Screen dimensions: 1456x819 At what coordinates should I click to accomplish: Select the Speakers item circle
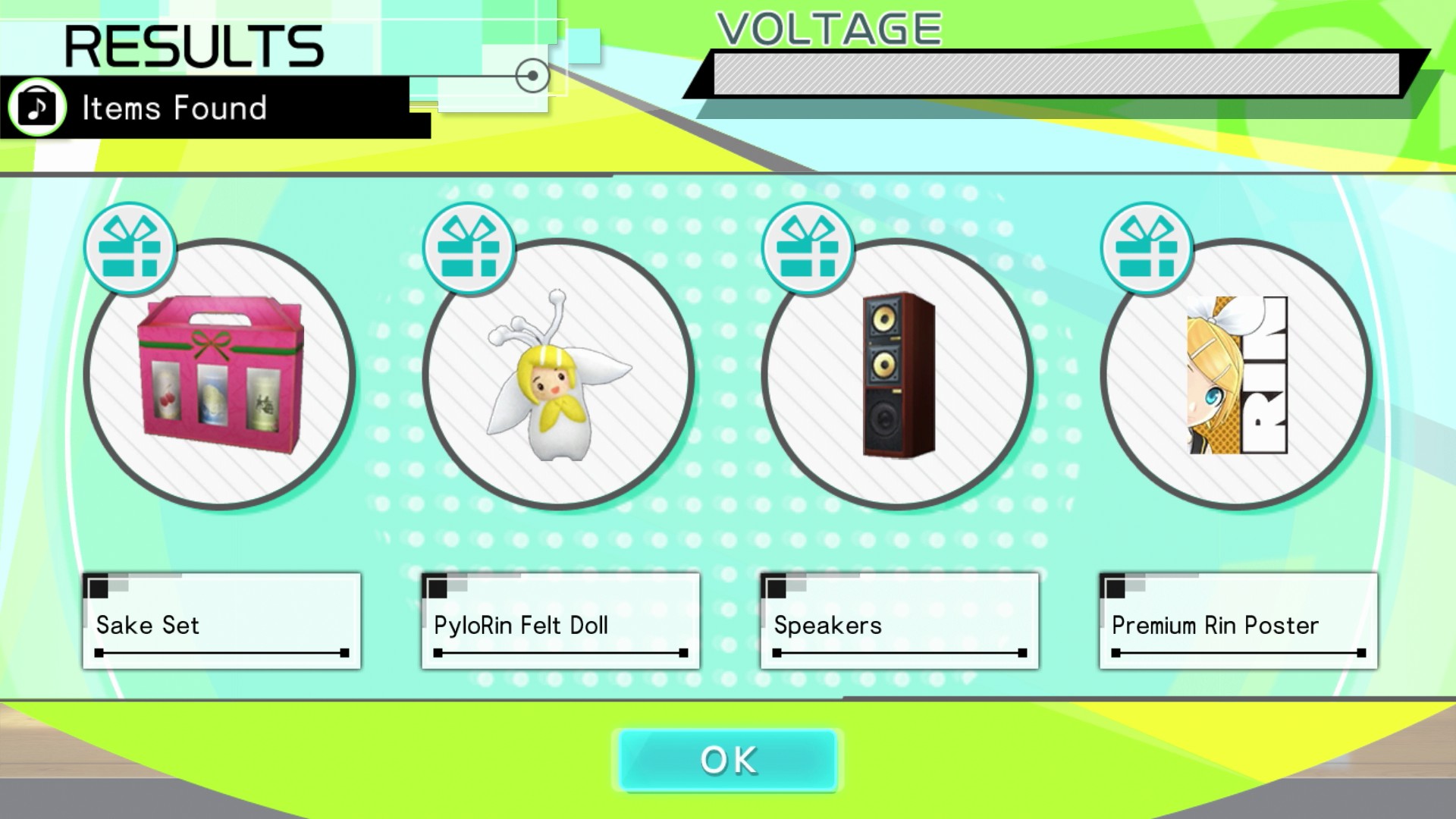pos(898,374)
